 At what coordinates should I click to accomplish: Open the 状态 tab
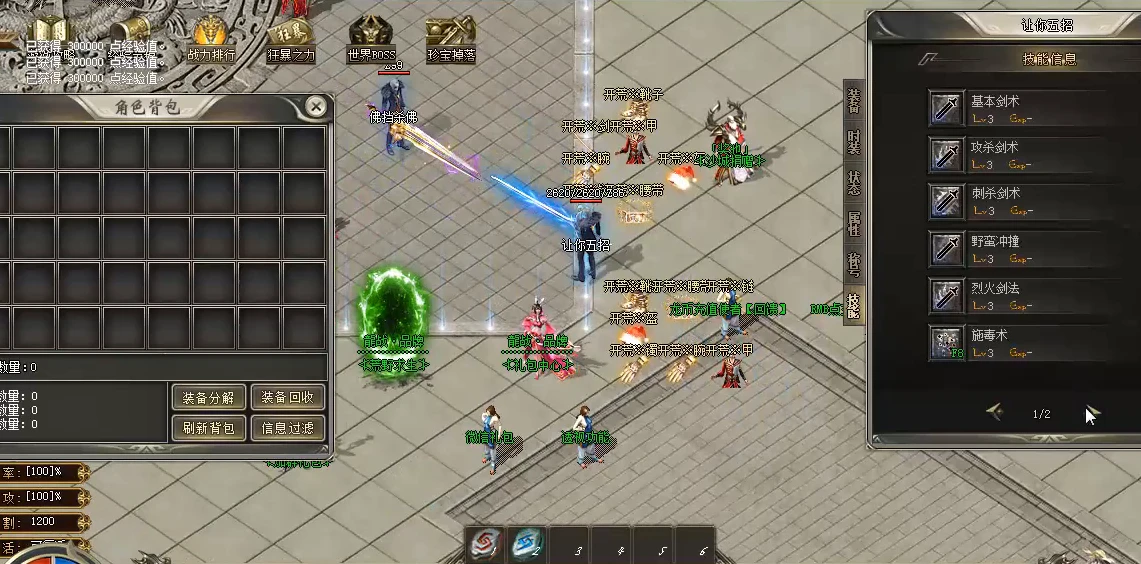pyautogui.click(x=853, y=183)
